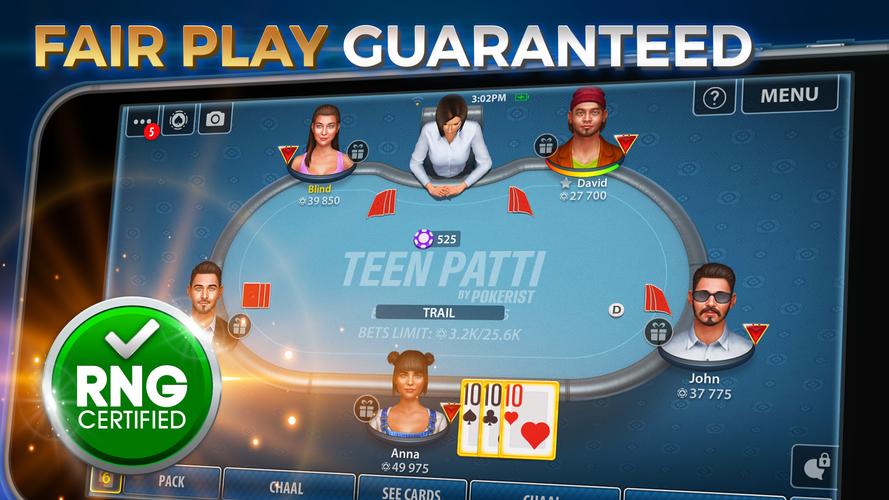The width and height of the screenshot is (889, 500).
Task: Open the three-dots button with 5 notifications
Action: coord(142,122)
